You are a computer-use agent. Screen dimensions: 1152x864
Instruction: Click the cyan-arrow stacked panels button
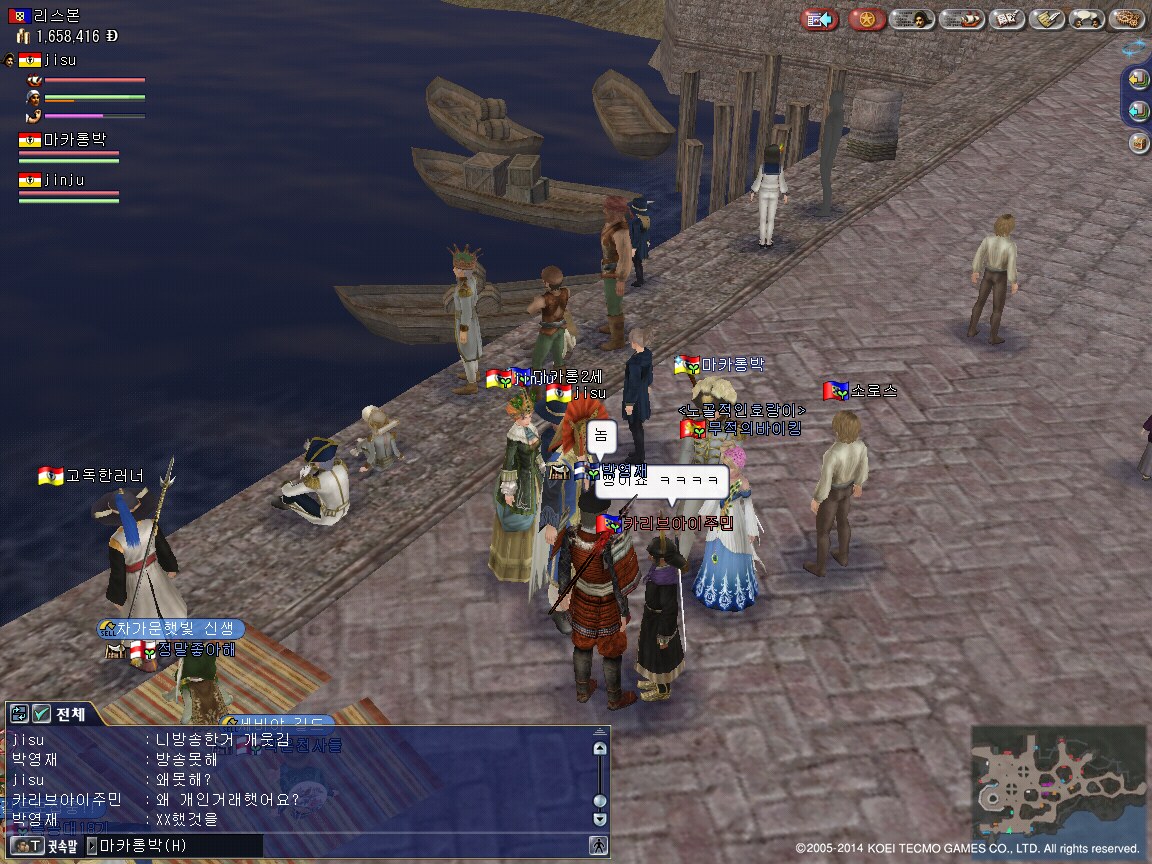(x=1138, y=111)
